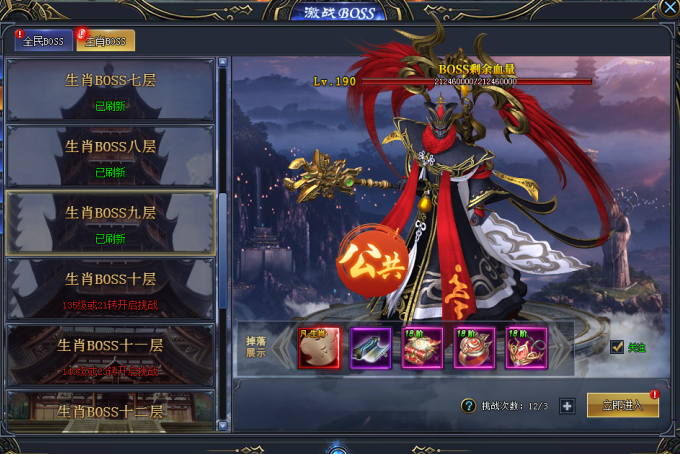The image size is (680, 454).
Task: Inspect the golden helmet drop item
Action: [526, 348]
